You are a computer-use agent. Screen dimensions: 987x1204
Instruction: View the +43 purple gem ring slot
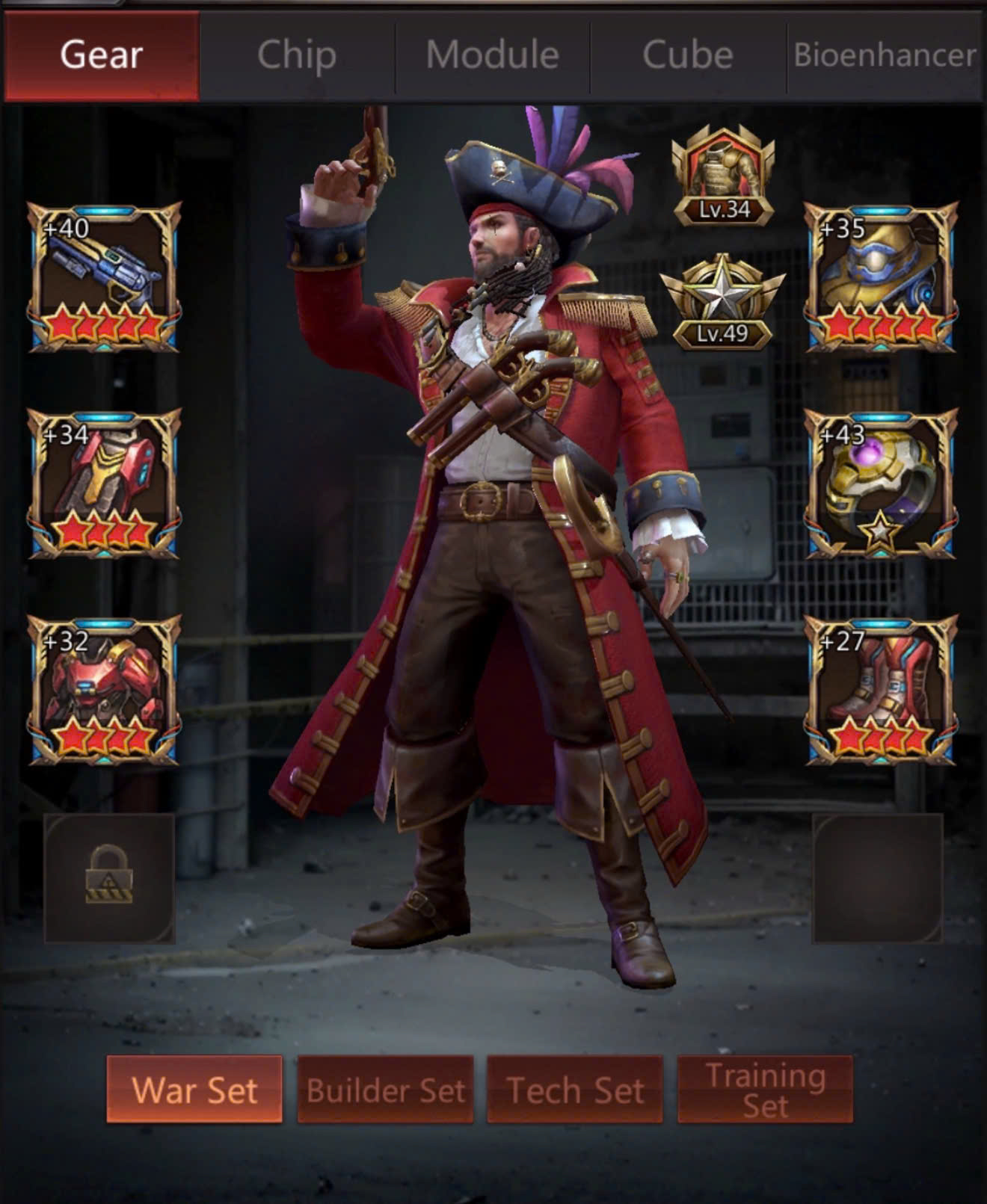click(x=880, y=484)
